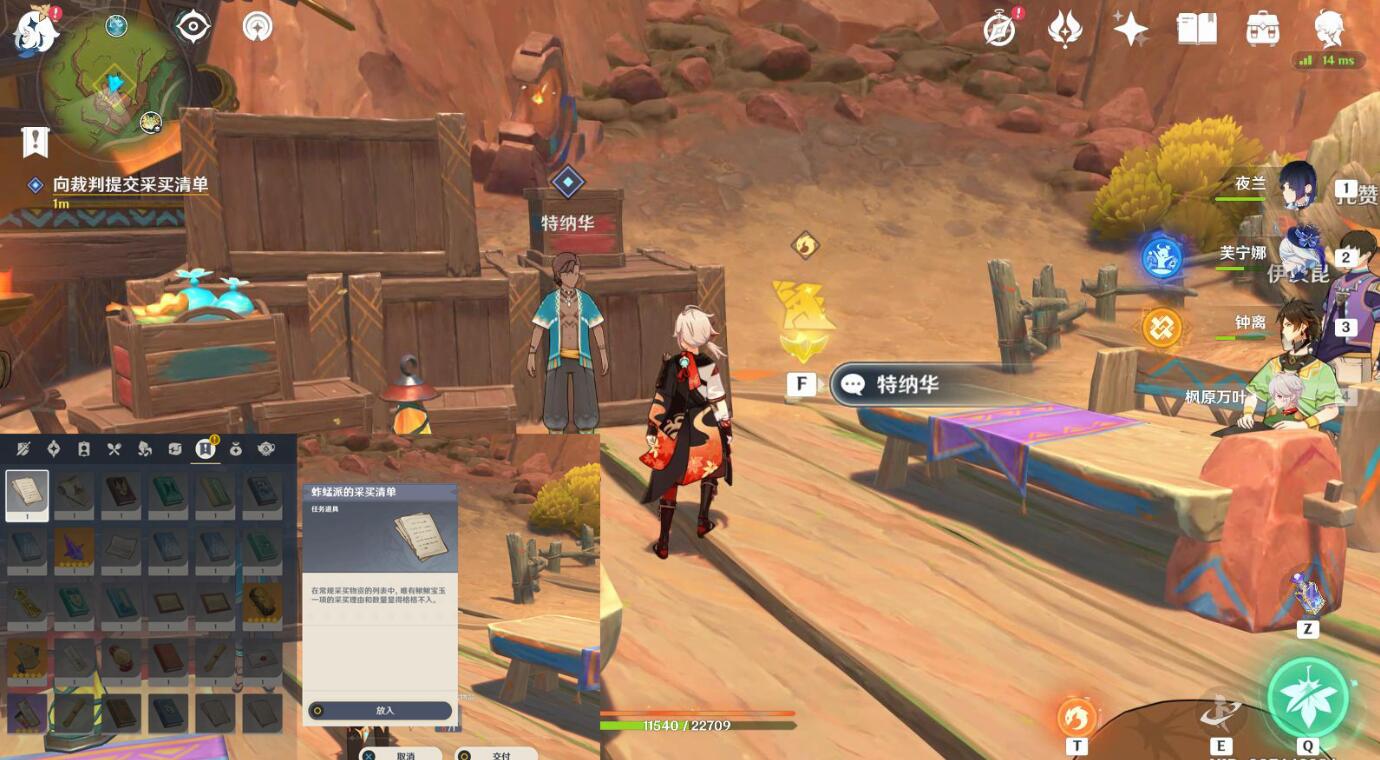This screenshot has height=760, width=1380.
Task: Select the quest items tab with exclamation
Action: [x=206, y=449]
